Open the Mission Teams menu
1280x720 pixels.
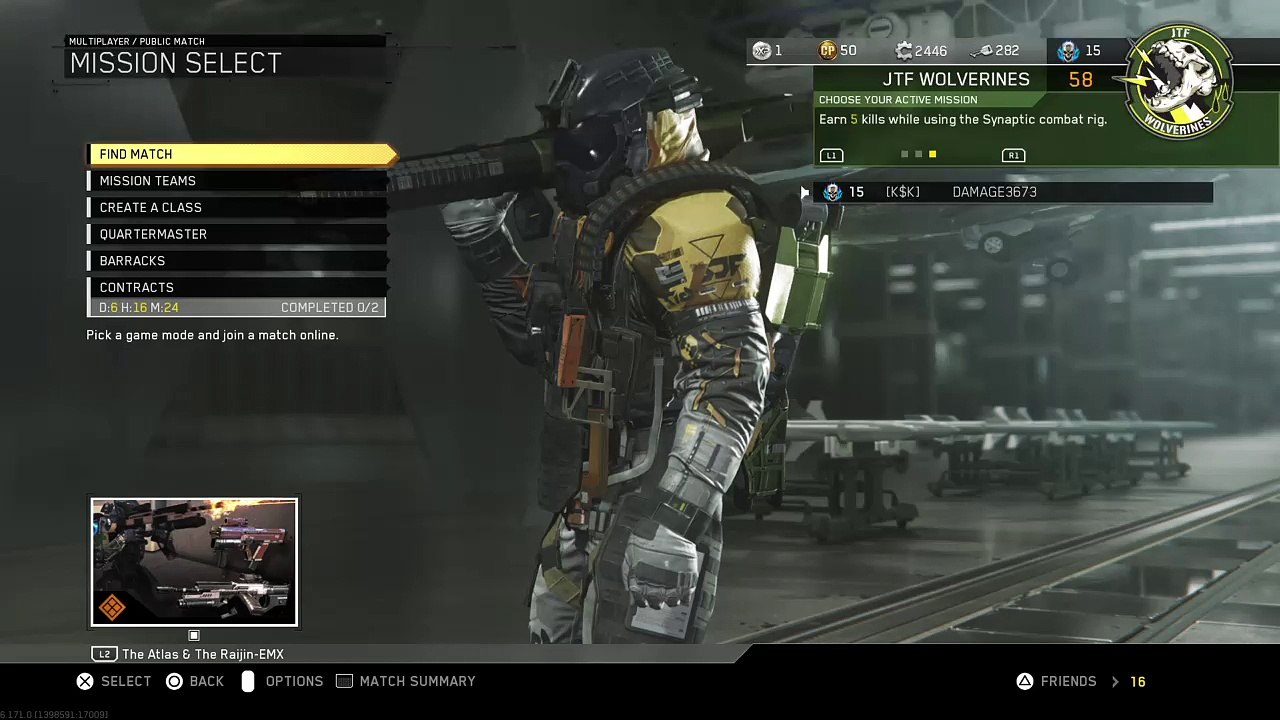tap(238, 181)
